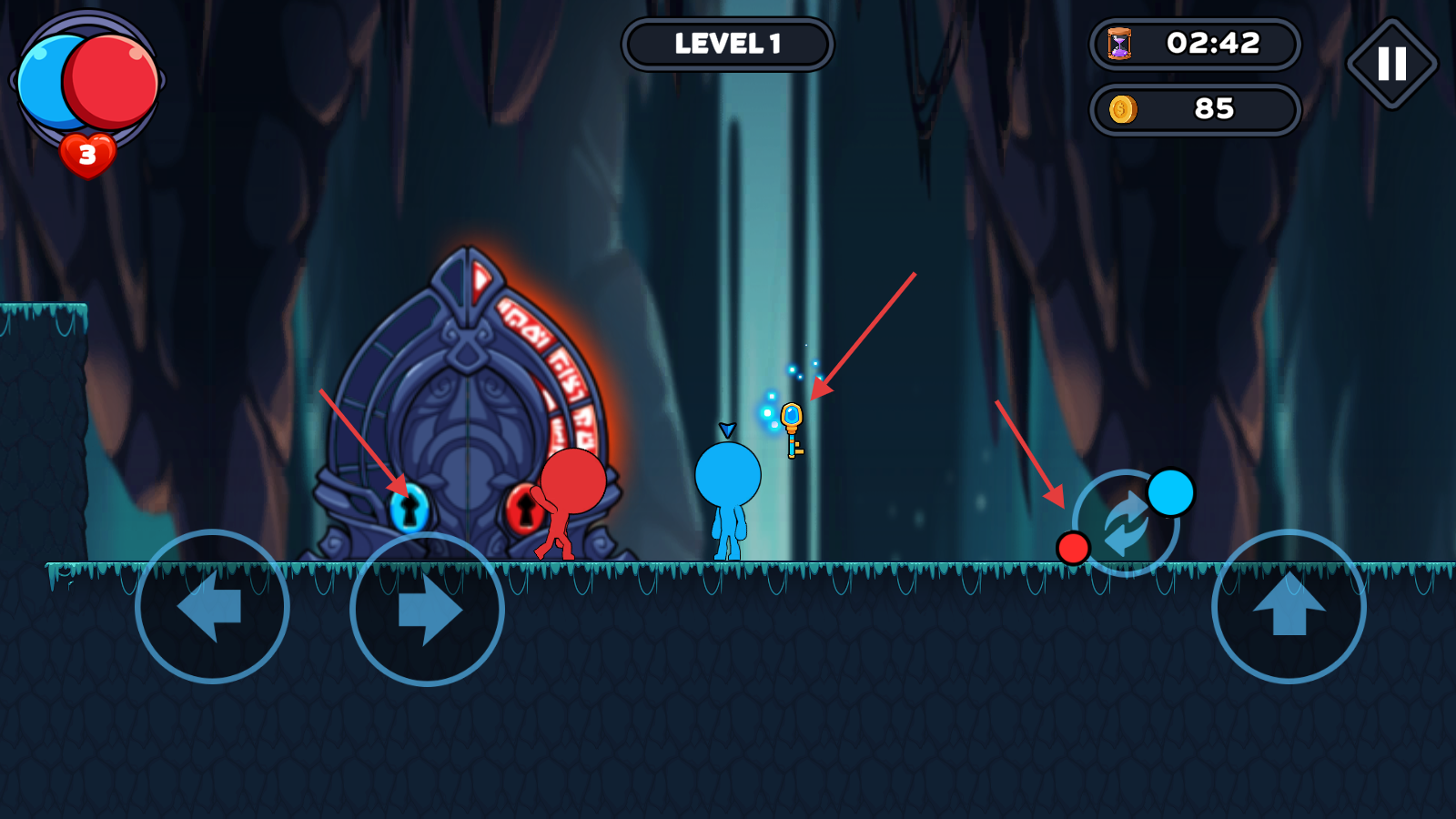Pause the game
1456x819 pixels.
(1391, 64)
